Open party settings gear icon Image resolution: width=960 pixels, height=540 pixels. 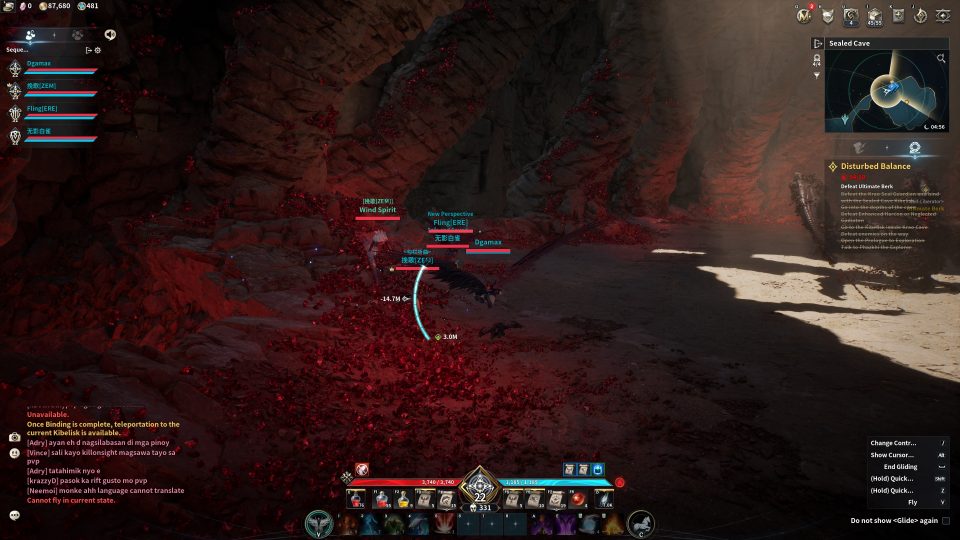97,49
